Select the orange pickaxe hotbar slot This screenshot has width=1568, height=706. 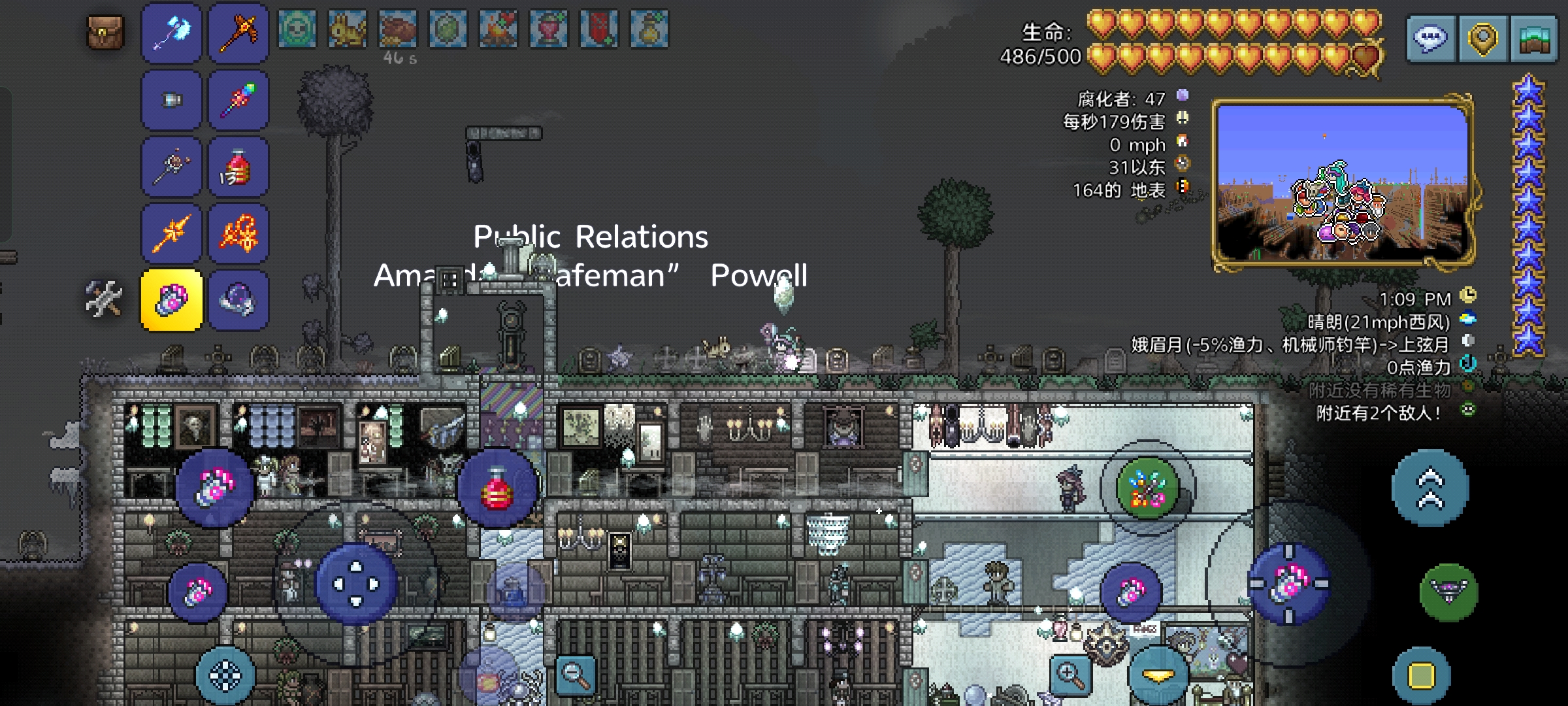pos(238,33)
